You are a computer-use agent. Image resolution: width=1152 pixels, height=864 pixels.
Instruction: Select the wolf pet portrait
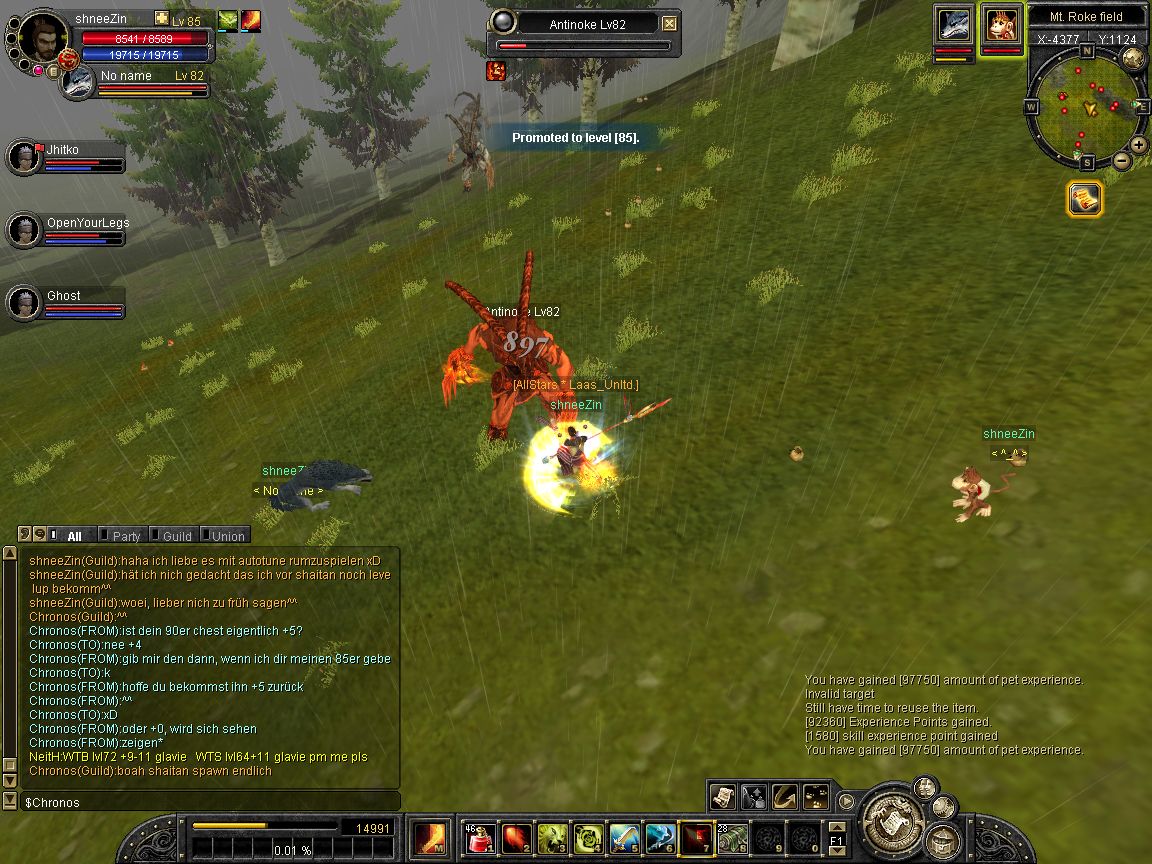[x=953, y=25]
